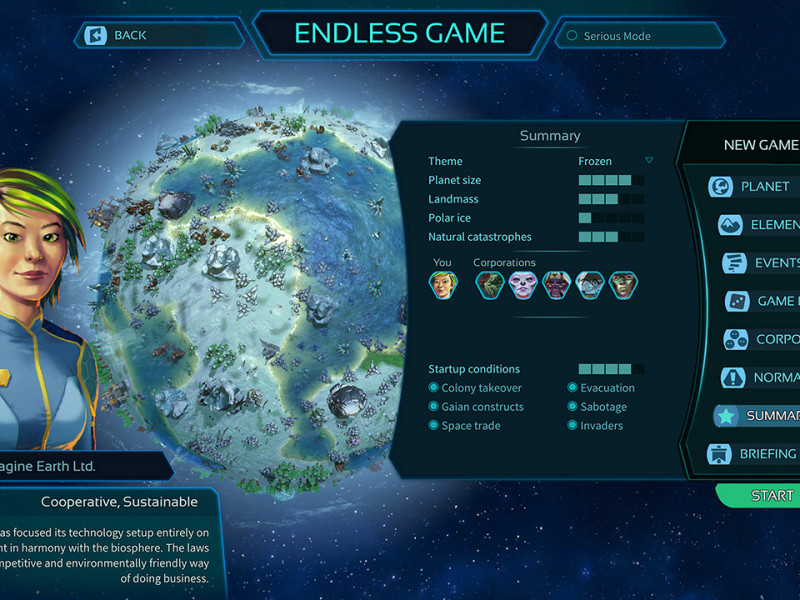Toggle Gaian constructs option
Viewport: 800px width, 600px height.
click(434, 407)
